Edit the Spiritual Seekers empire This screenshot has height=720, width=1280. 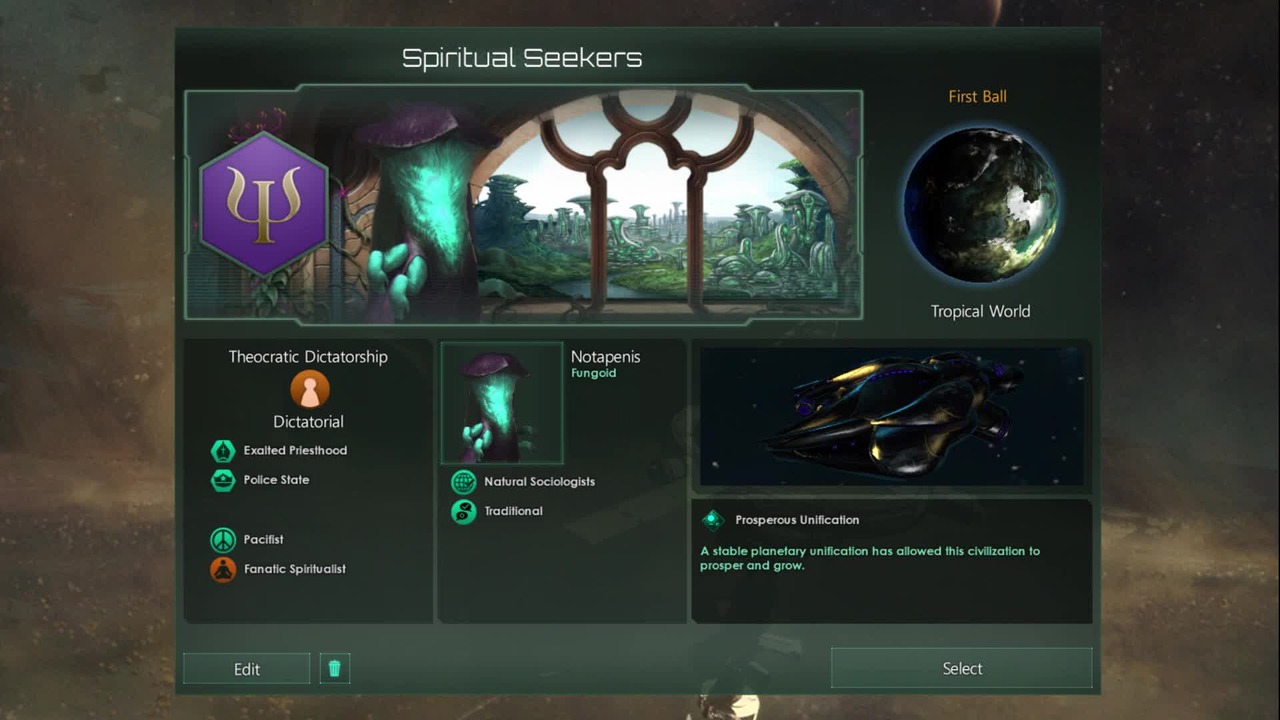click(246, 669)
